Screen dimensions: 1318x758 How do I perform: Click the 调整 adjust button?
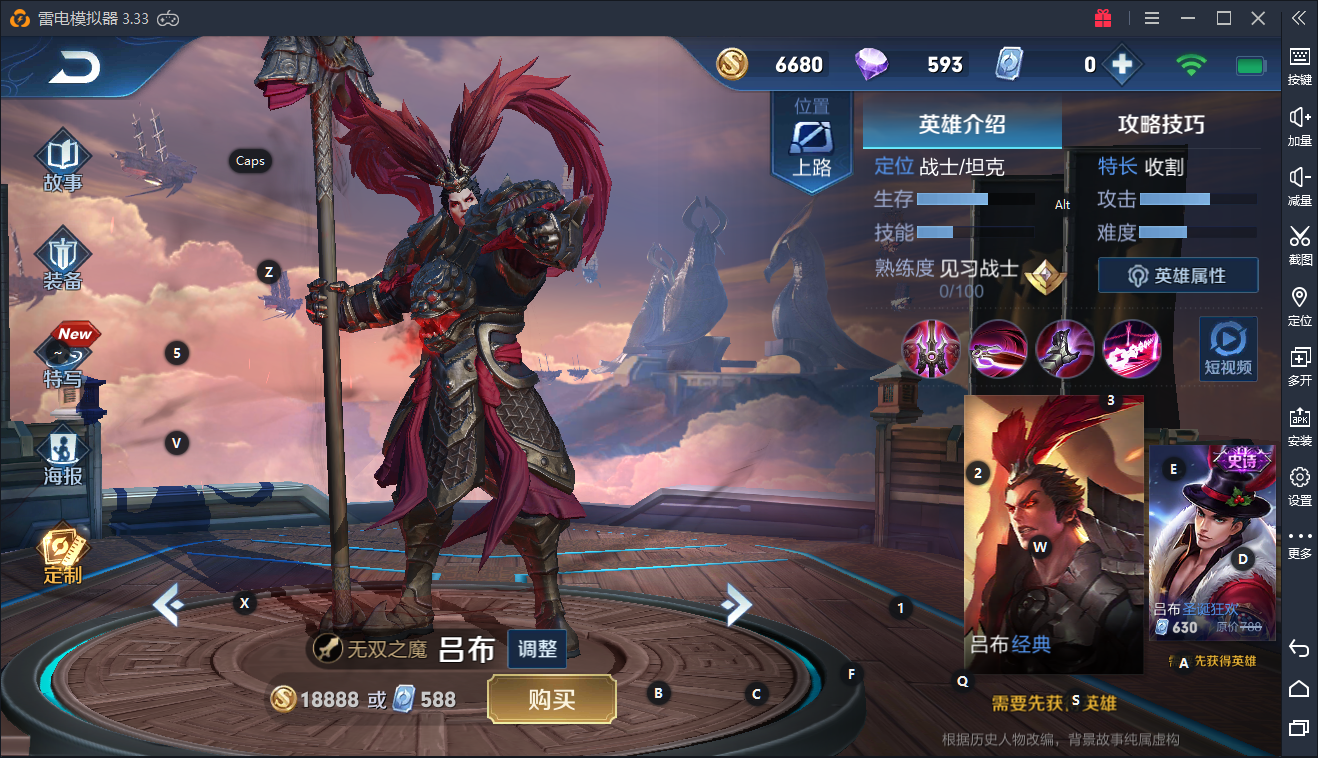[x=537, y=649]
